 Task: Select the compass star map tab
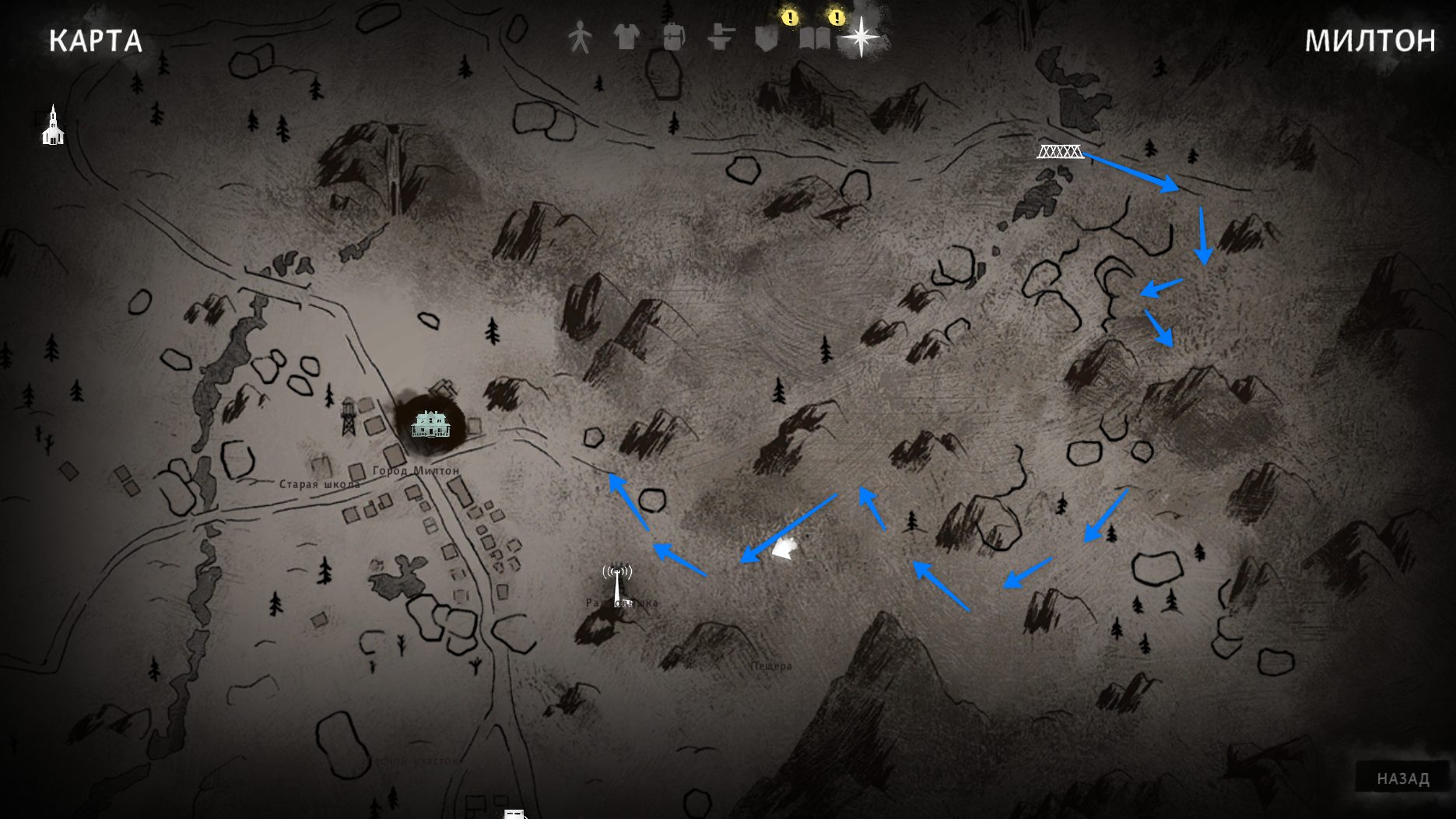tap(861, 37)
